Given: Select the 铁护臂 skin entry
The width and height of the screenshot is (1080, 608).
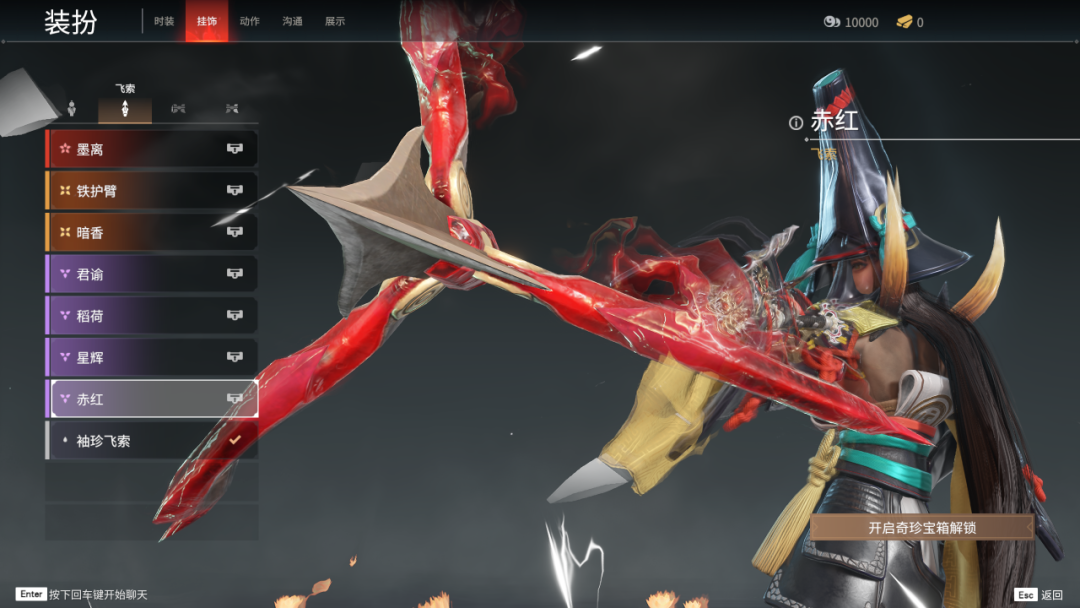Looking at the screenshot, I should [x=152, y=191].
